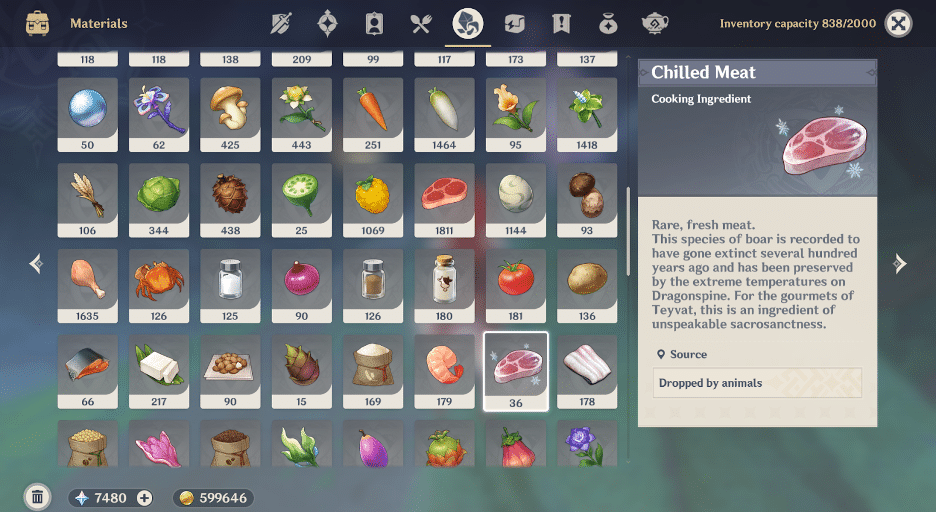Close the inventory with the X button
Image resolution: width=936 pixels, height=512 pixels.
pyautogui.click(x=899, y=23)
